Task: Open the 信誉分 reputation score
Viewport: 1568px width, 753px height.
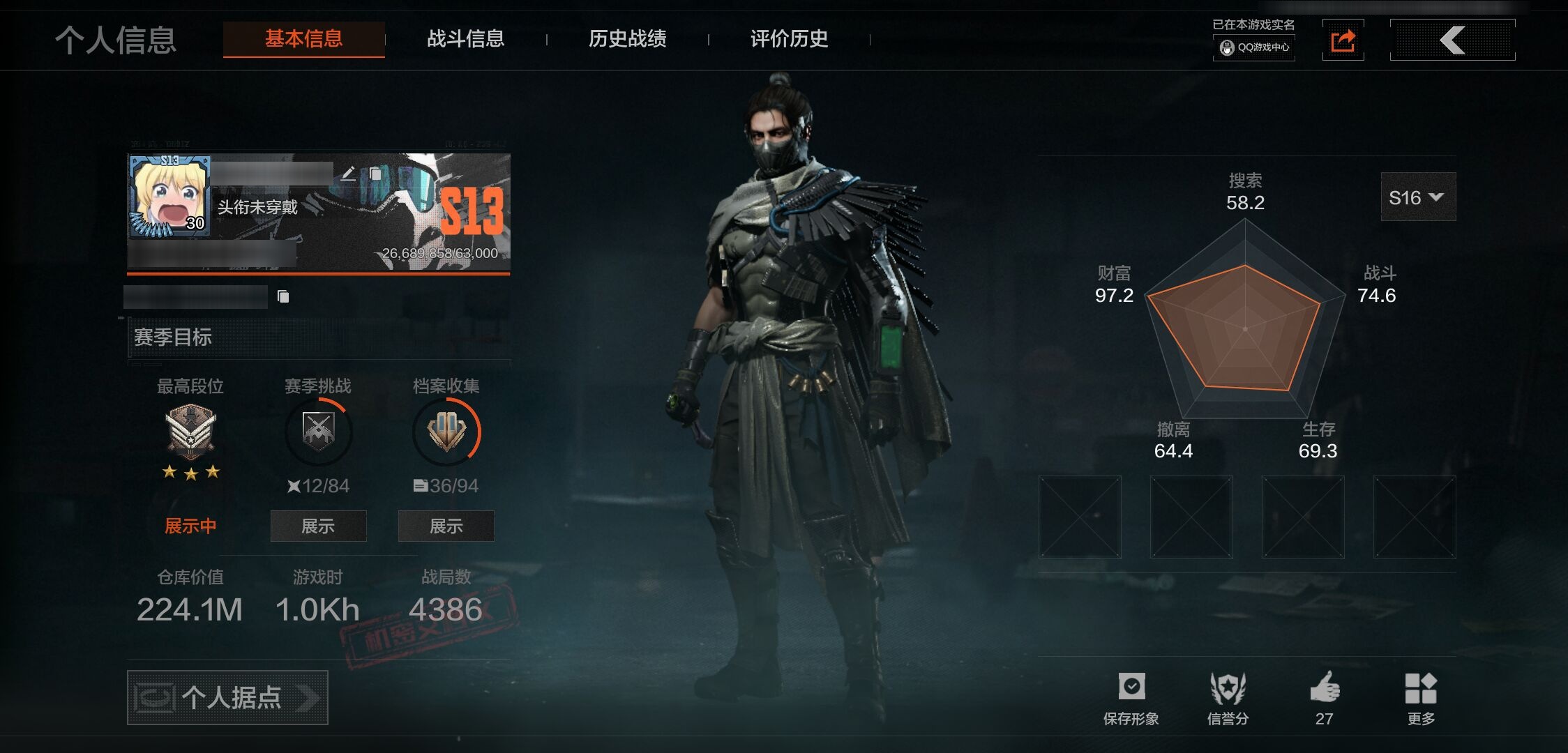Action: pyautogui.click(x=1228, y=697)
